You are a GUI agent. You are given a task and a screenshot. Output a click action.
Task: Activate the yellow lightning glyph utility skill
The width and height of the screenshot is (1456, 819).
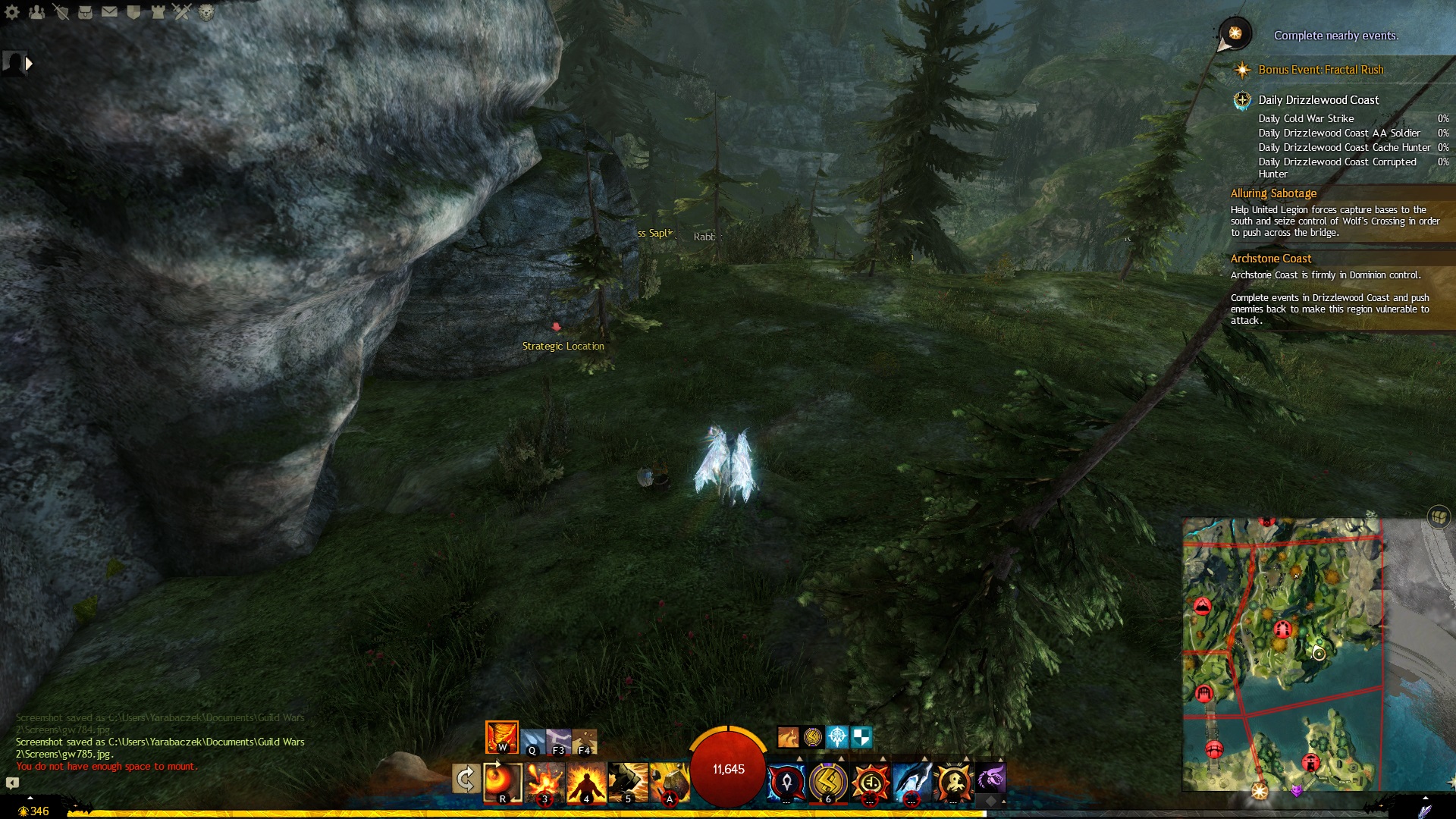828,781
